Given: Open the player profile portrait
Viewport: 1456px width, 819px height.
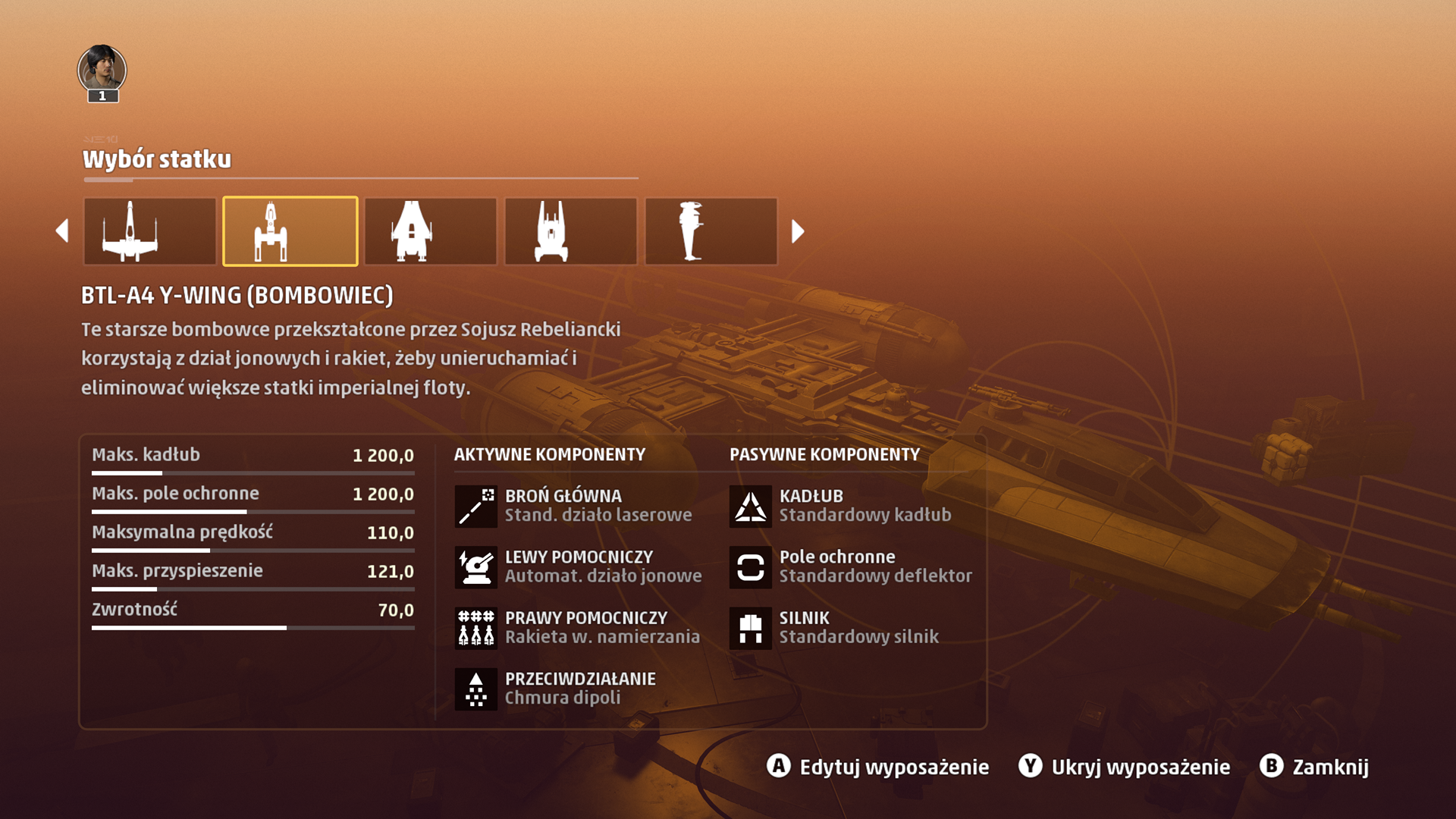Looking at the screenshot, I should (102, 71).
